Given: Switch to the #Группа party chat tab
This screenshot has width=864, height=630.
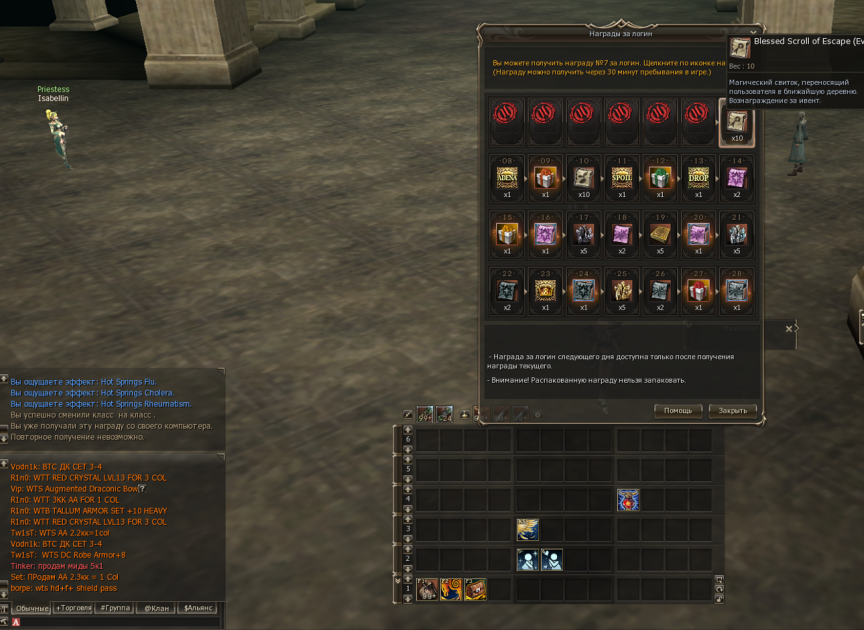Looking at the screenshot, I should [116, 608].
